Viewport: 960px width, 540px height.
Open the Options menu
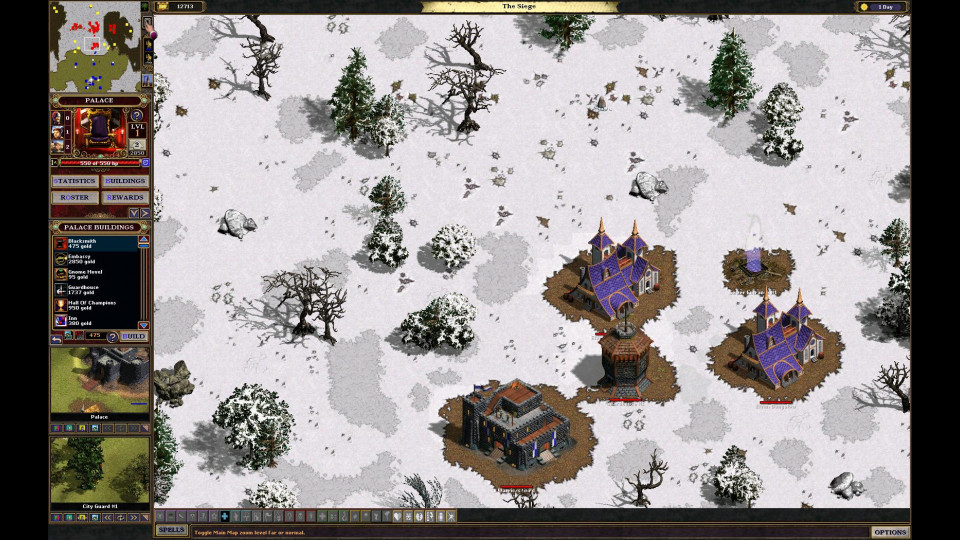coord(889,532)
